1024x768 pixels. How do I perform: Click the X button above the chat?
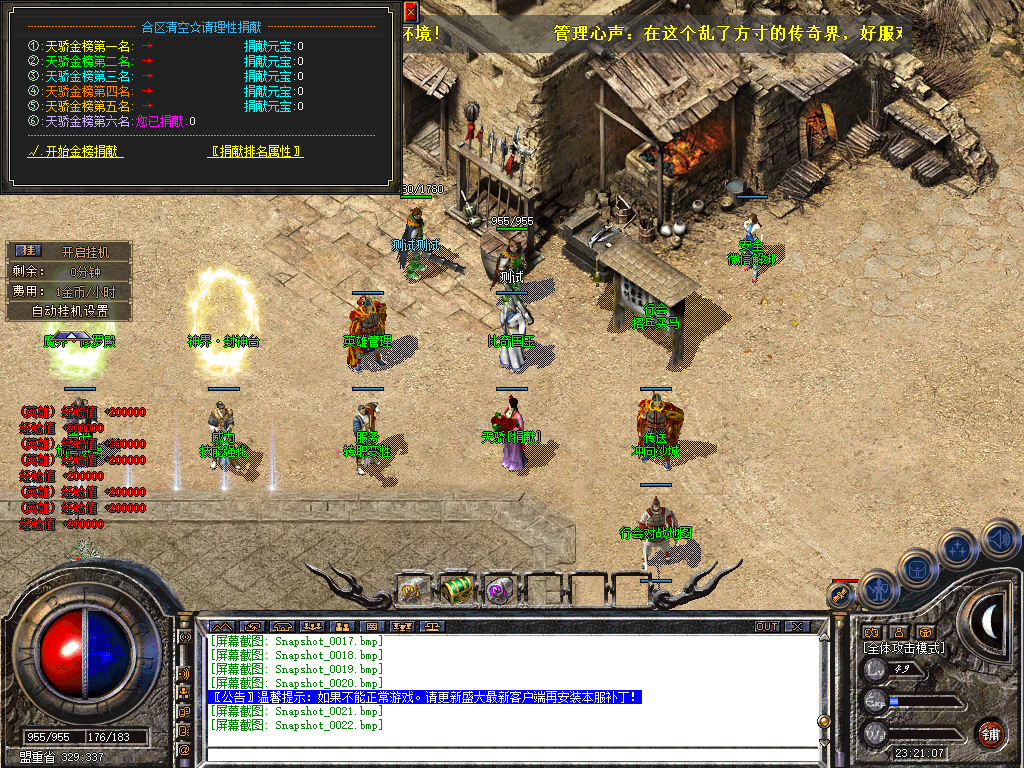point(796,627)
